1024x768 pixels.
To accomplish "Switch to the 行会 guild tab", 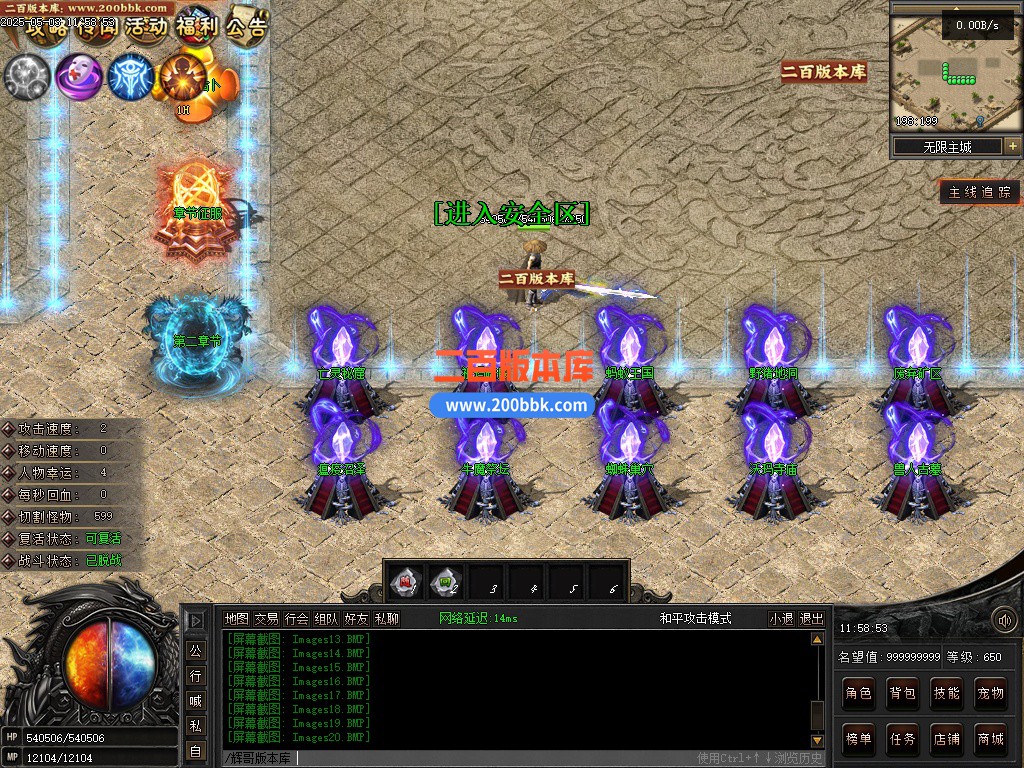I will click(x=296, y=619).
